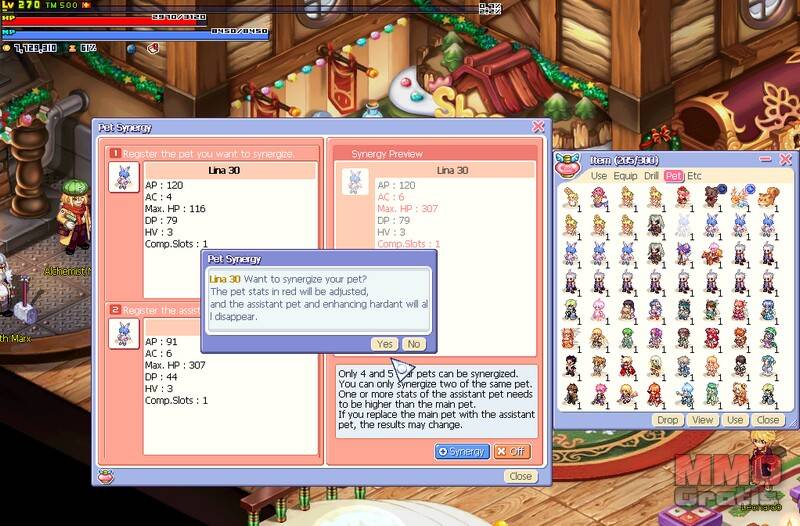
Task: Close the Item window with the X
Action: (786, 159)
